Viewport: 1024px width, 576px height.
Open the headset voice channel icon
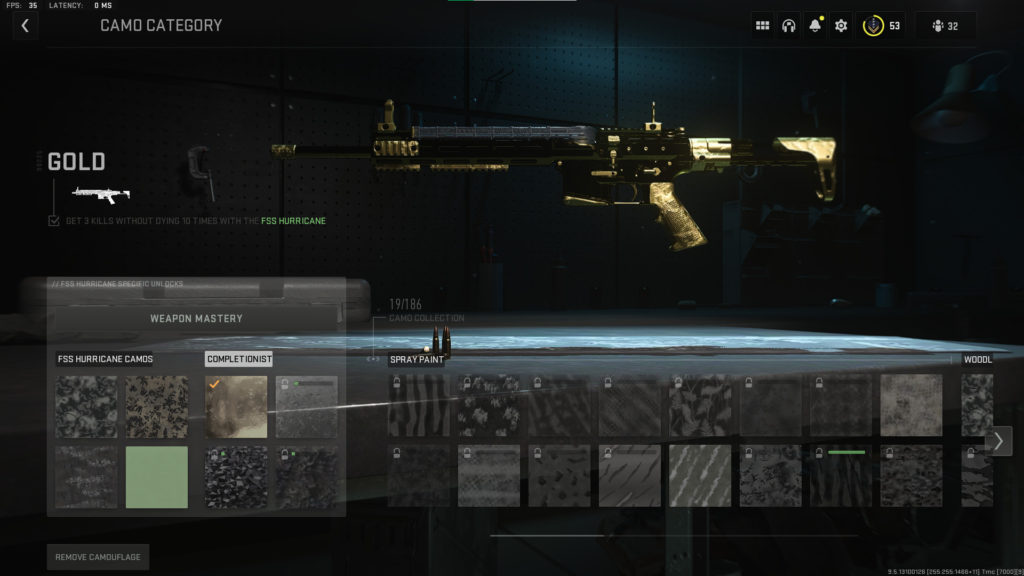coord(789,26)
